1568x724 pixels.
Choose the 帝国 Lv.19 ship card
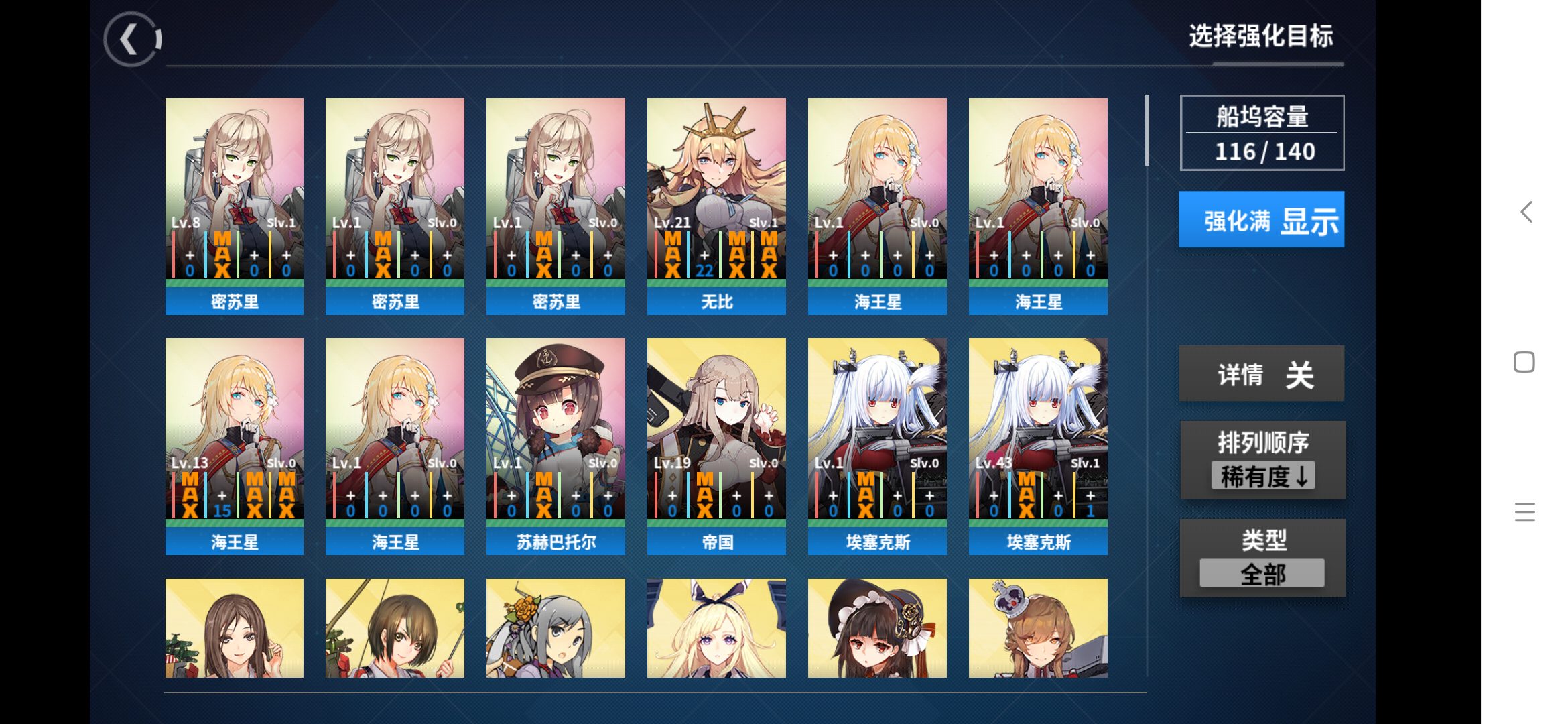tap(716, 446)
